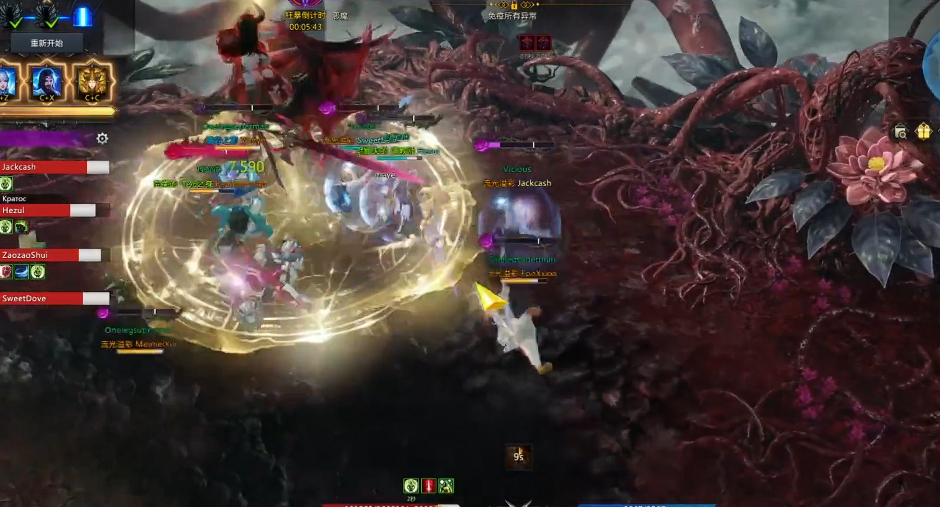Open party frame settings gear
940x507 pixels.
[102, 138]
